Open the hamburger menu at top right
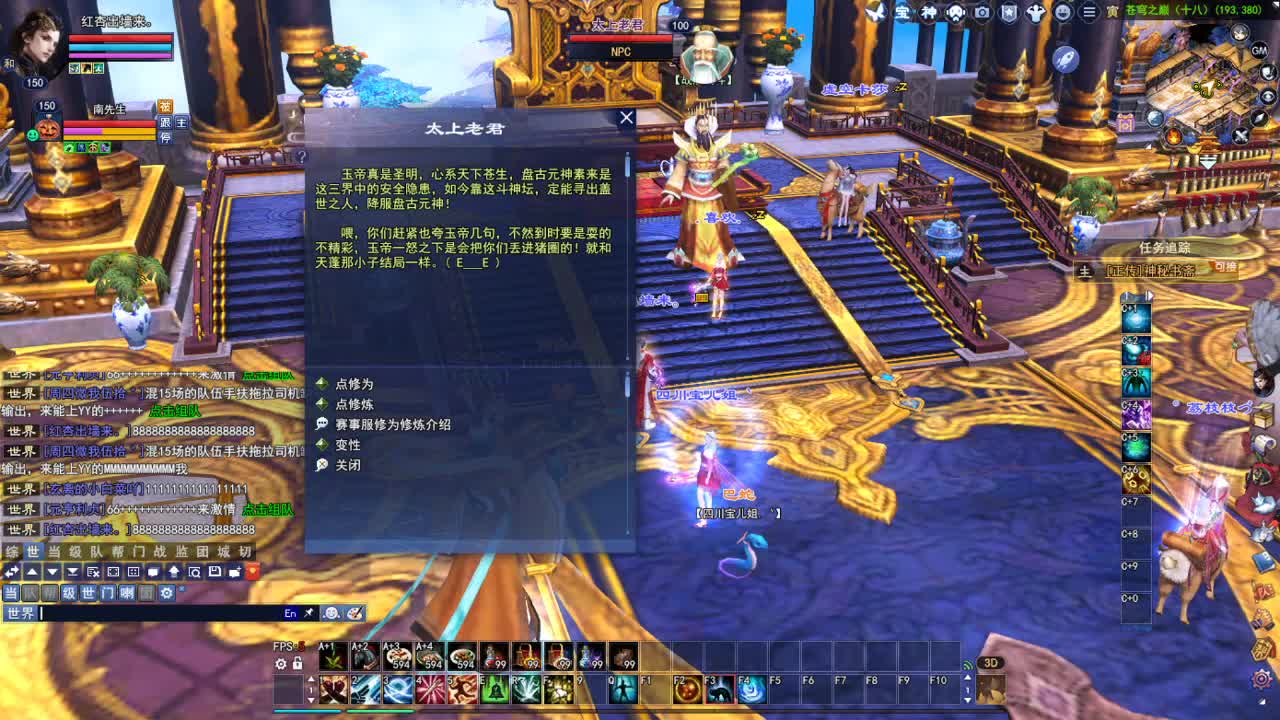This screenshot has height=720, width=1280. 1089,13
